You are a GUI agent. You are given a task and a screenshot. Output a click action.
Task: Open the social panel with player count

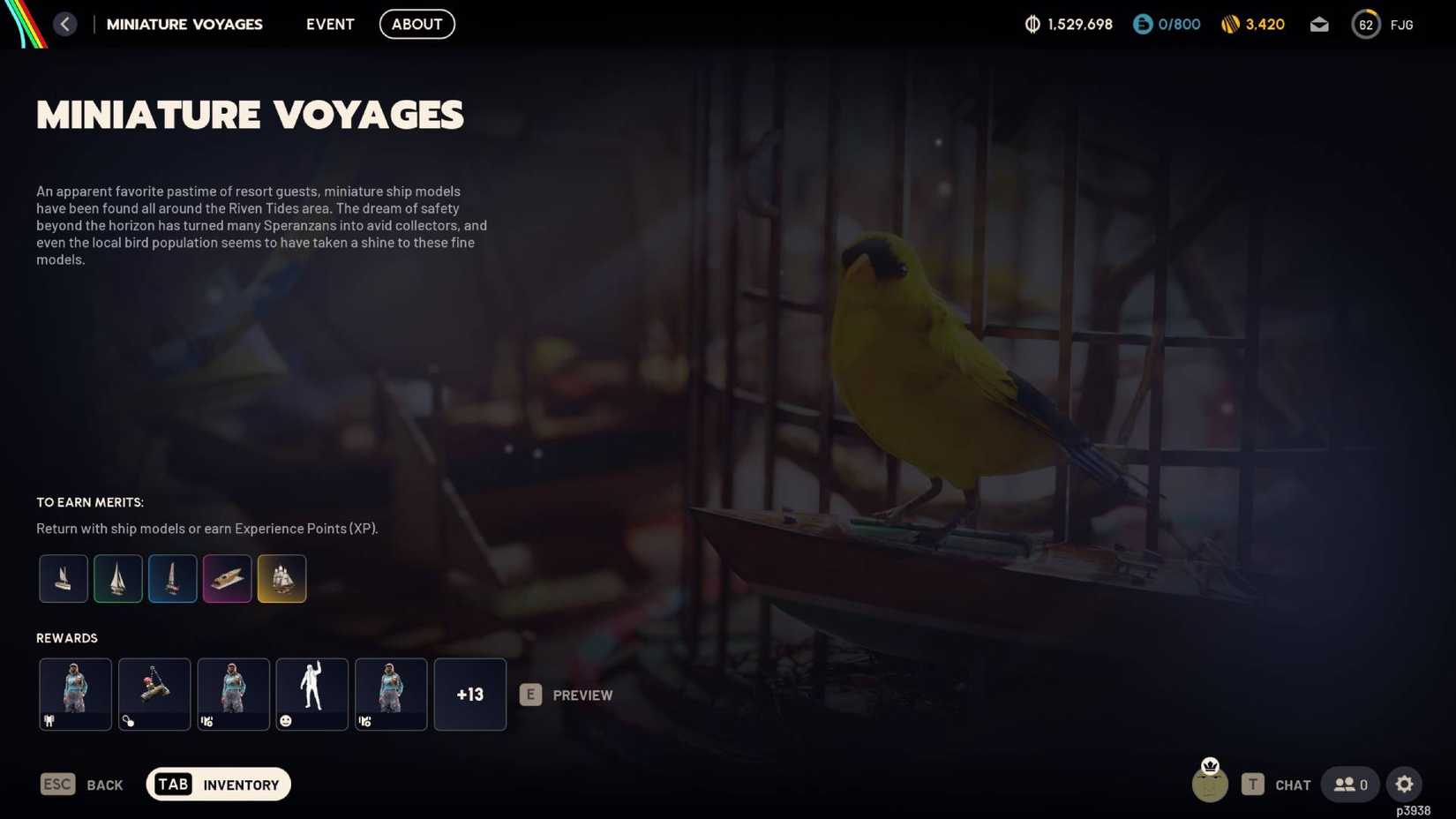click(x=1348, y=784)
